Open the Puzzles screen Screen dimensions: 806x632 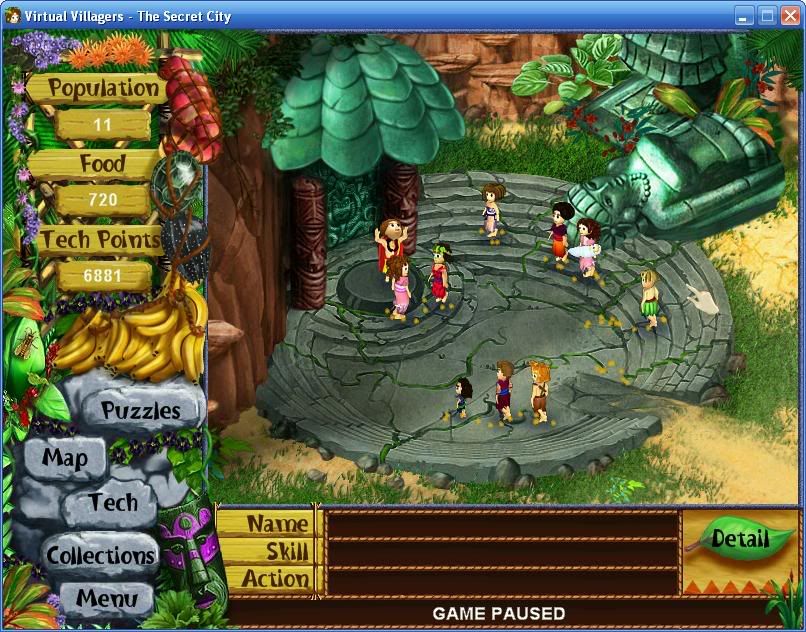[x=140, y=410]
